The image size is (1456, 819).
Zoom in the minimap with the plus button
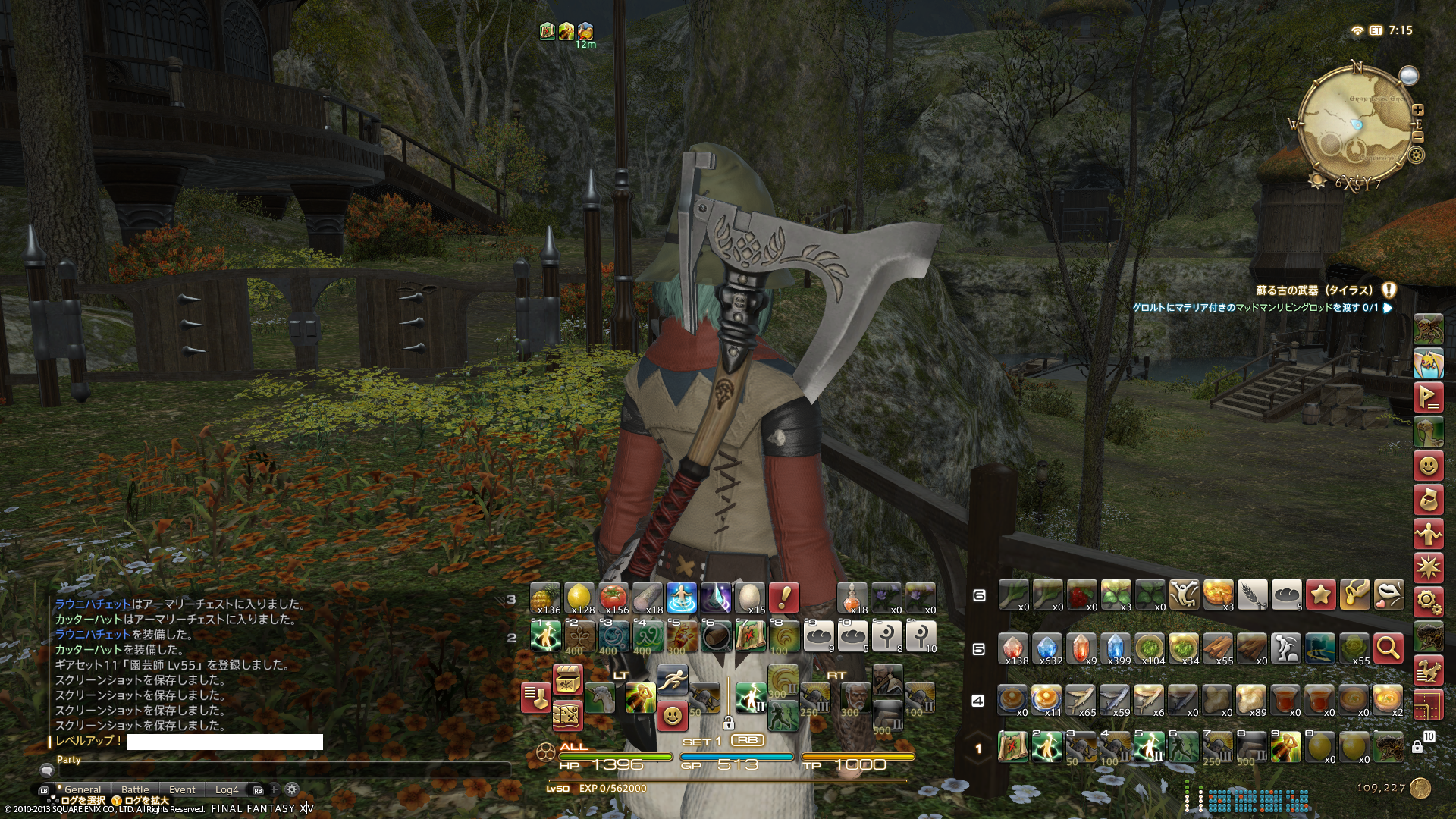(1418, 110)
